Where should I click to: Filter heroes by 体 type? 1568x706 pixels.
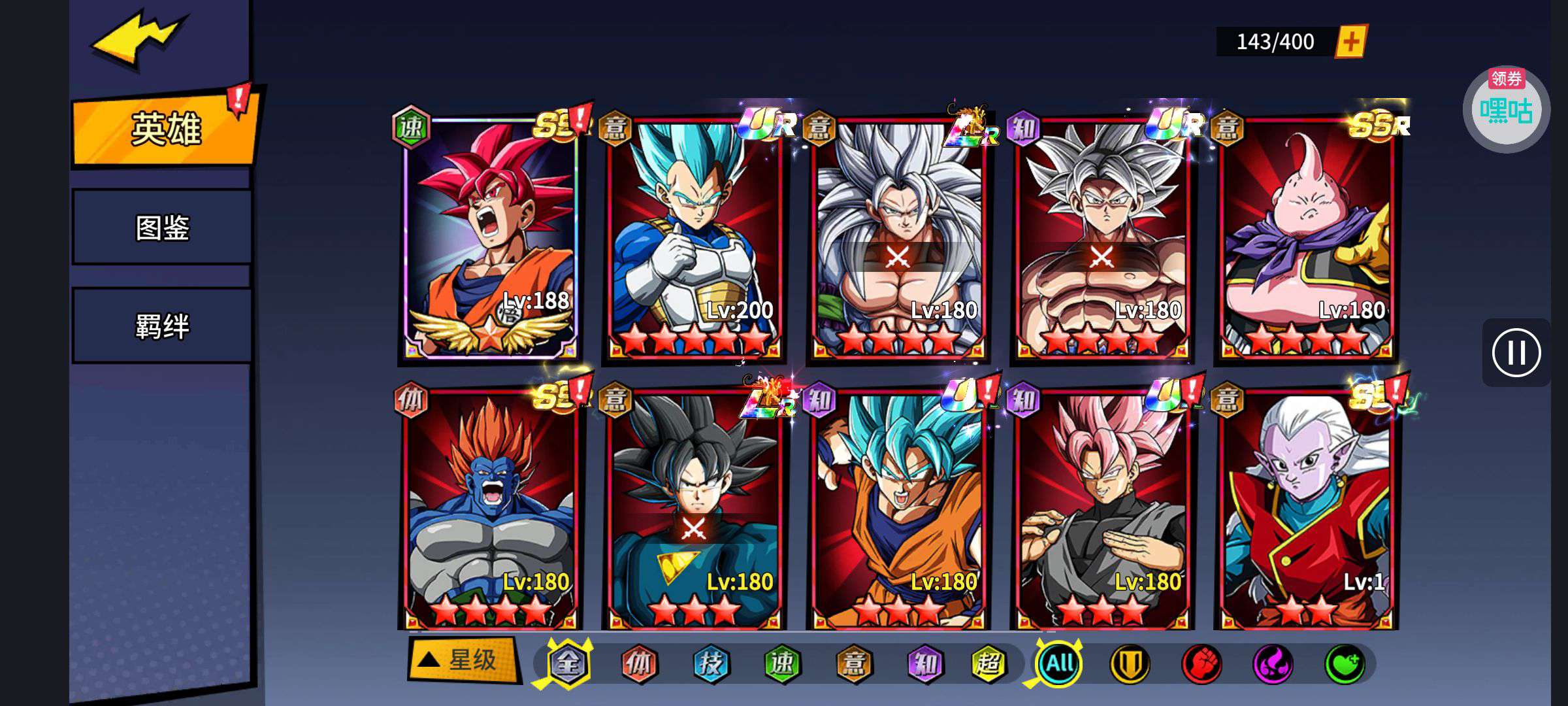pyautogui.click(x=638, y=664)
